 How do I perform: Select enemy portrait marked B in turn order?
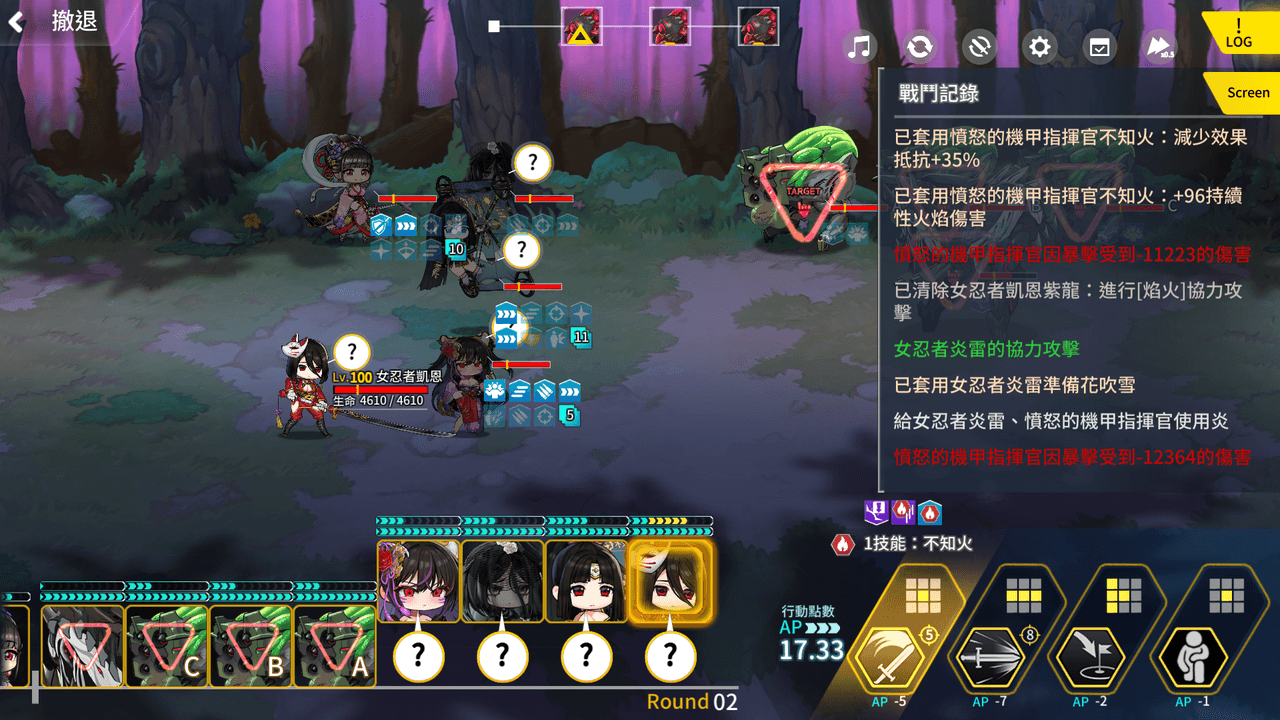tap(251, 645)
